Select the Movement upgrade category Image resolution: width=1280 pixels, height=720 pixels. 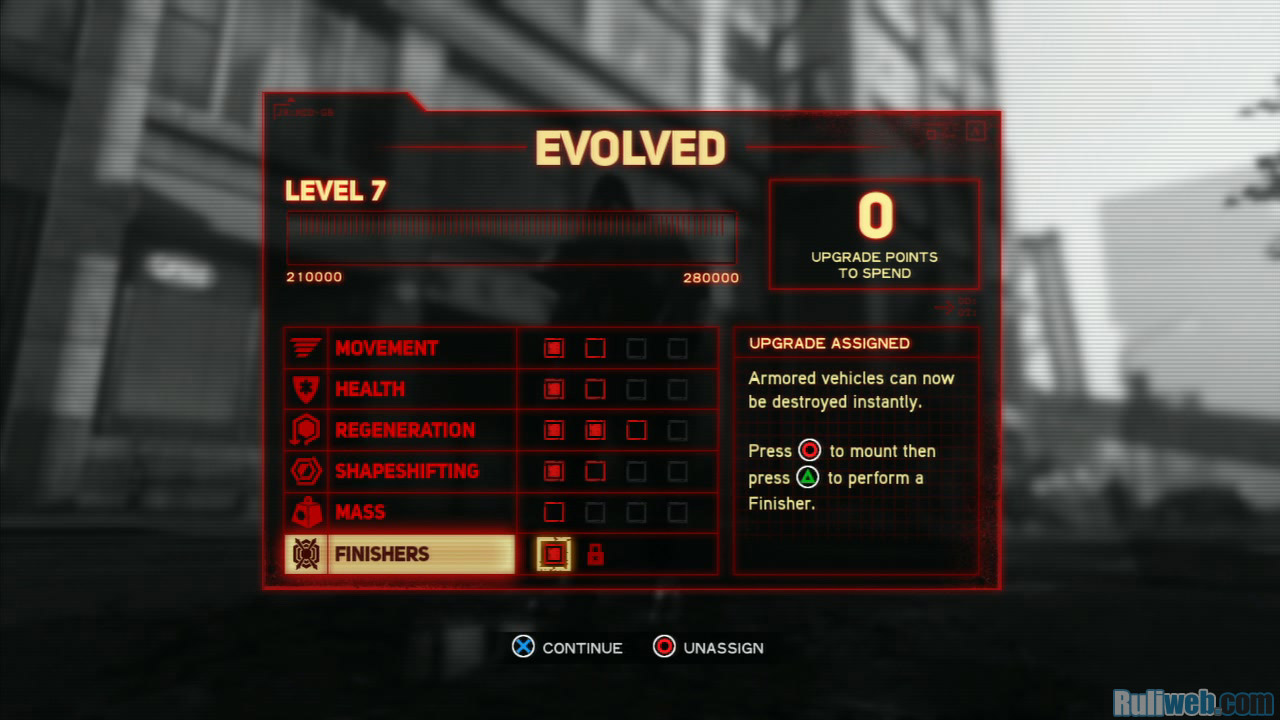click(386, 348)
